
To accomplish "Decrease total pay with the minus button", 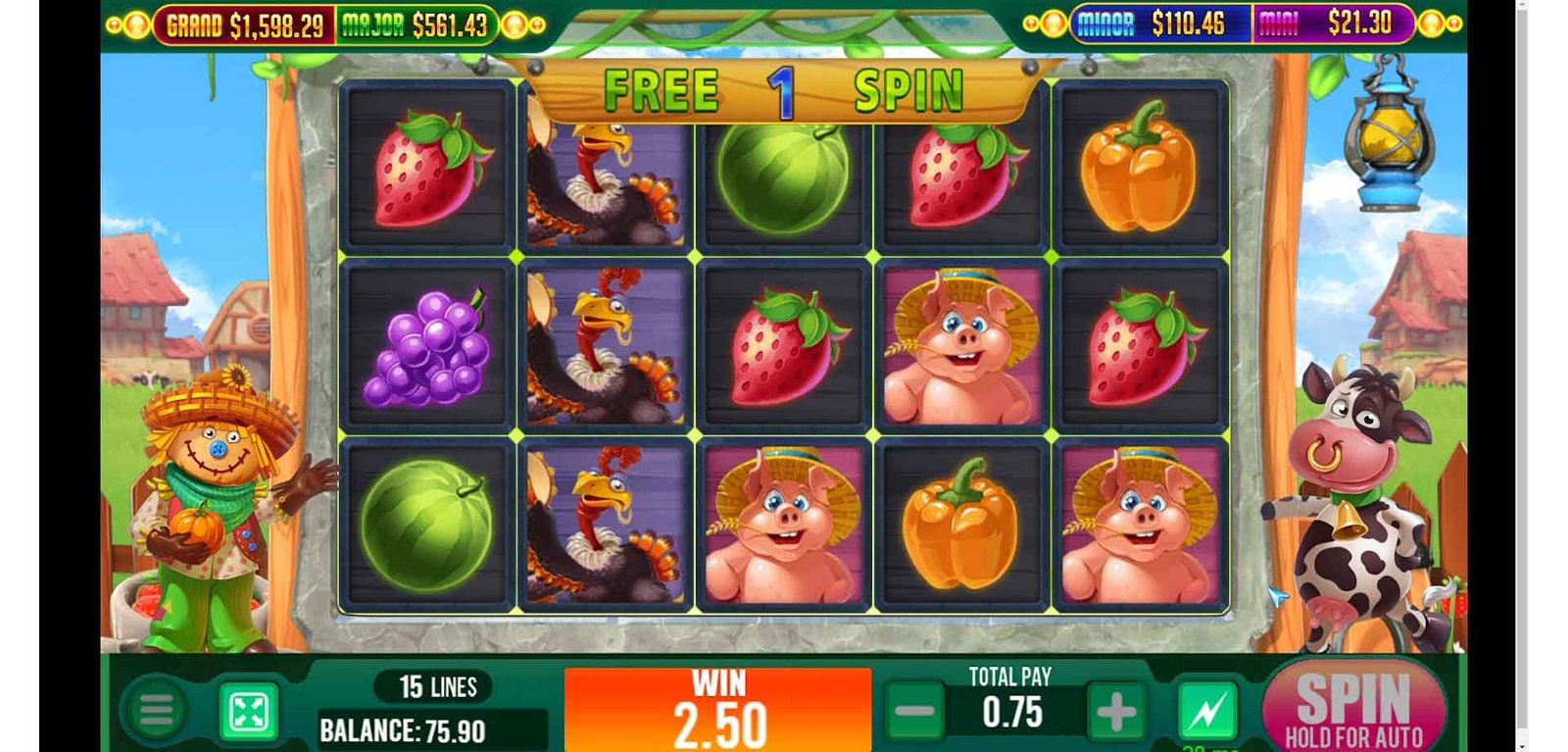I will (914, 712).
